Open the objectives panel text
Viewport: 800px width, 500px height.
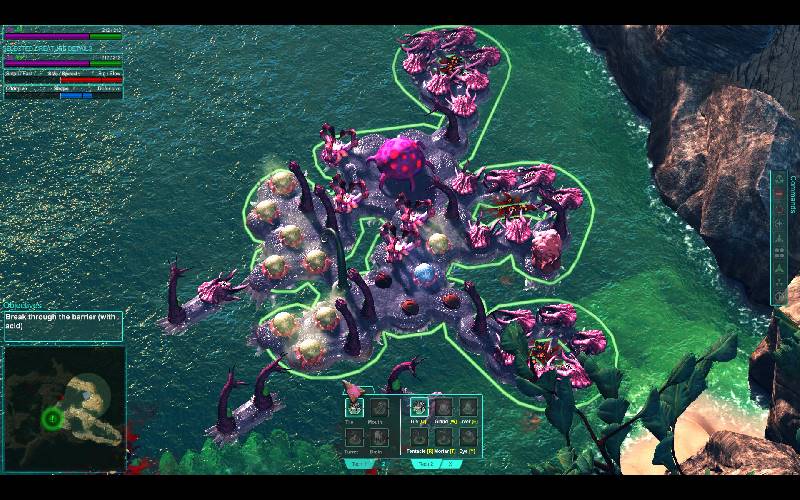point(62,320)
